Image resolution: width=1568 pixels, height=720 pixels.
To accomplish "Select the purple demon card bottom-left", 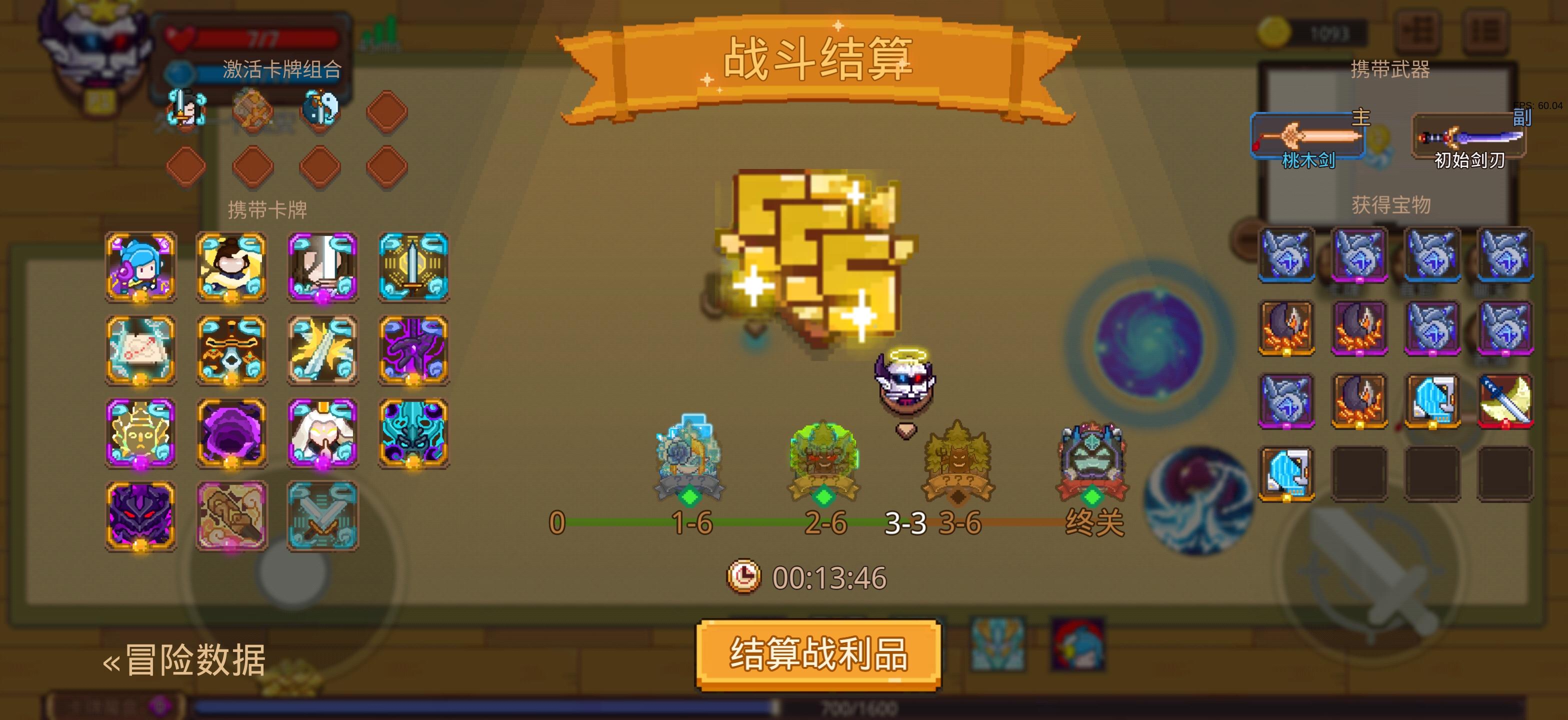I will coord(140,516).
